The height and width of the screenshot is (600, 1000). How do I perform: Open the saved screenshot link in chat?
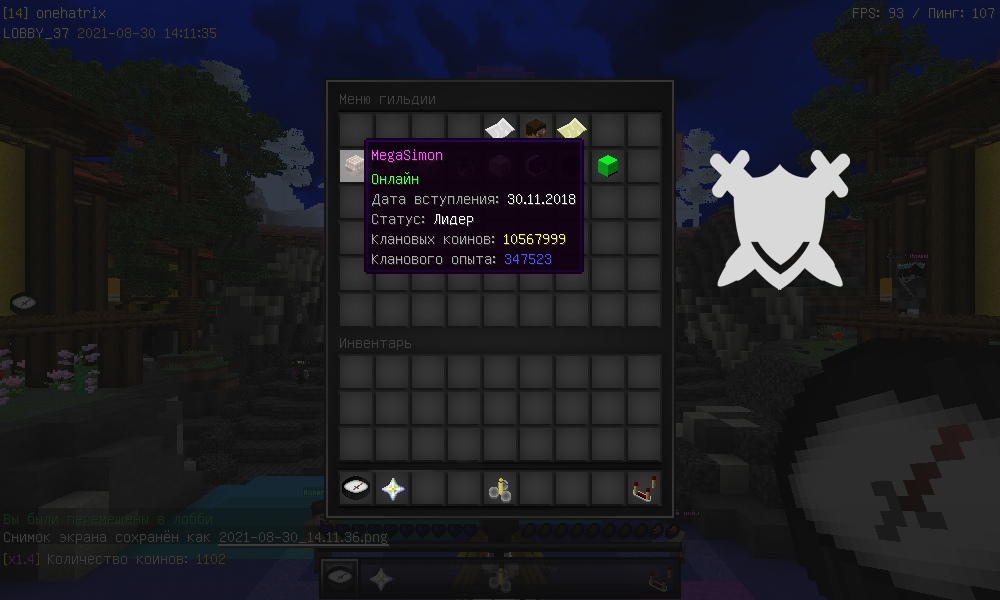pos(303,537)
